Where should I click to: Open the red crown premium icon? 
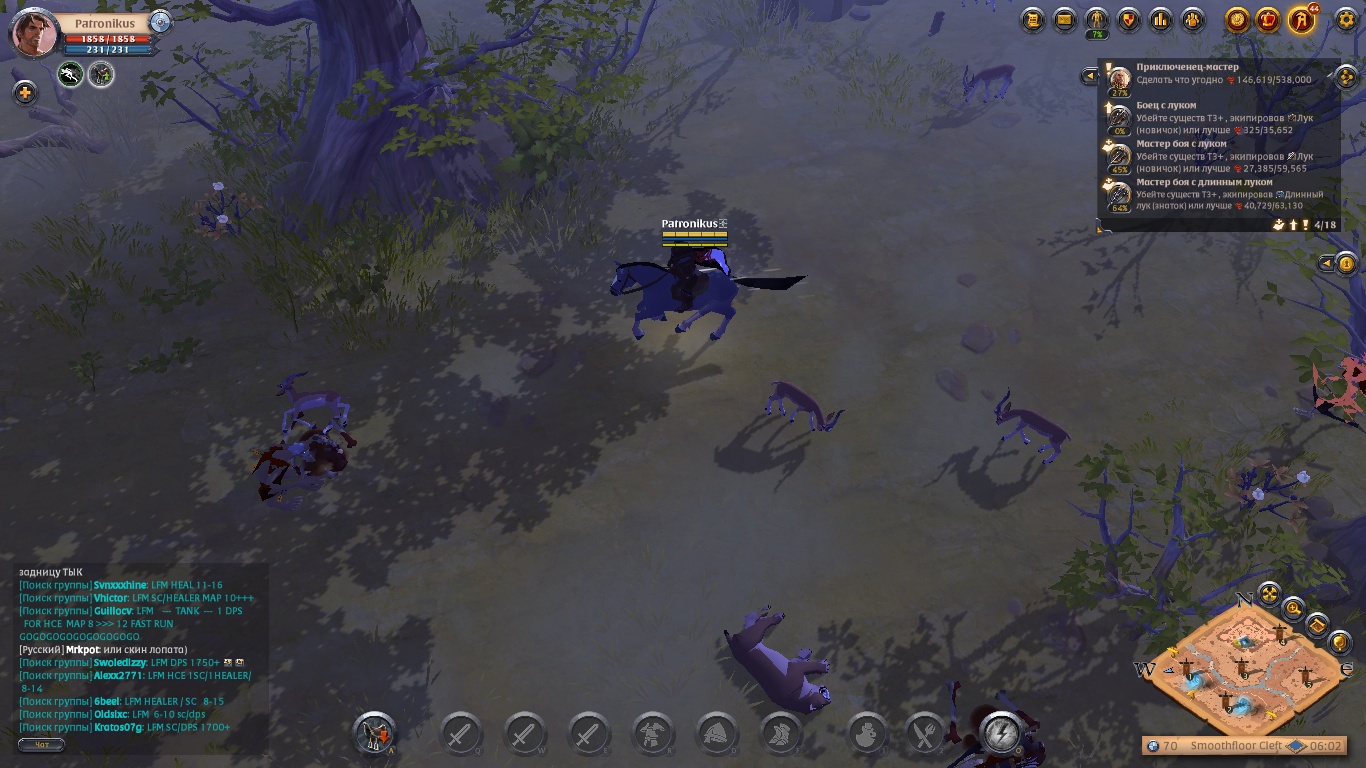1269,19
